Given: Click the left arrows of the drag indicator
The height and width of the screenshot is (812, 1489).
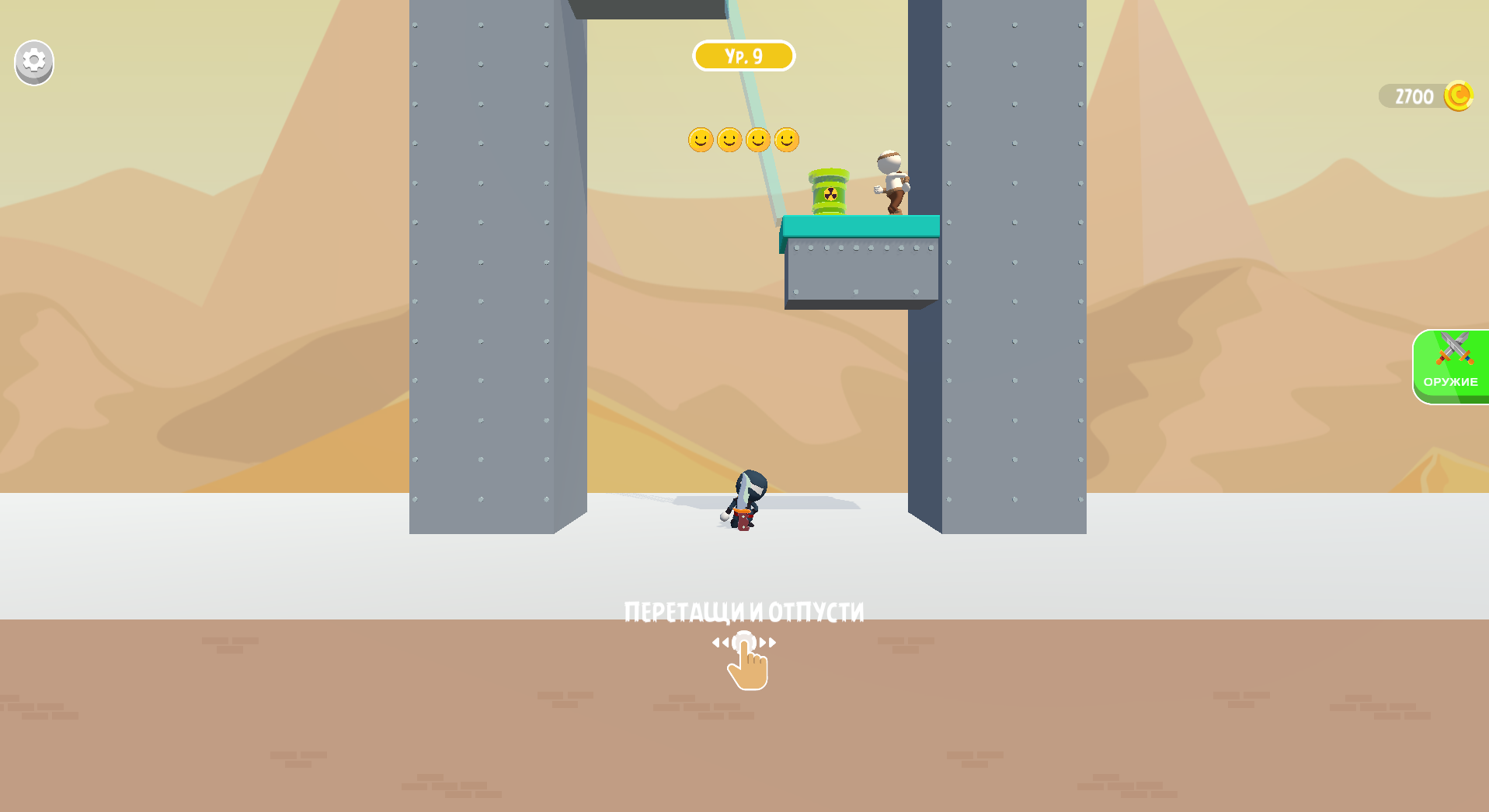Looking at the screenshot, I should point(722,642).
